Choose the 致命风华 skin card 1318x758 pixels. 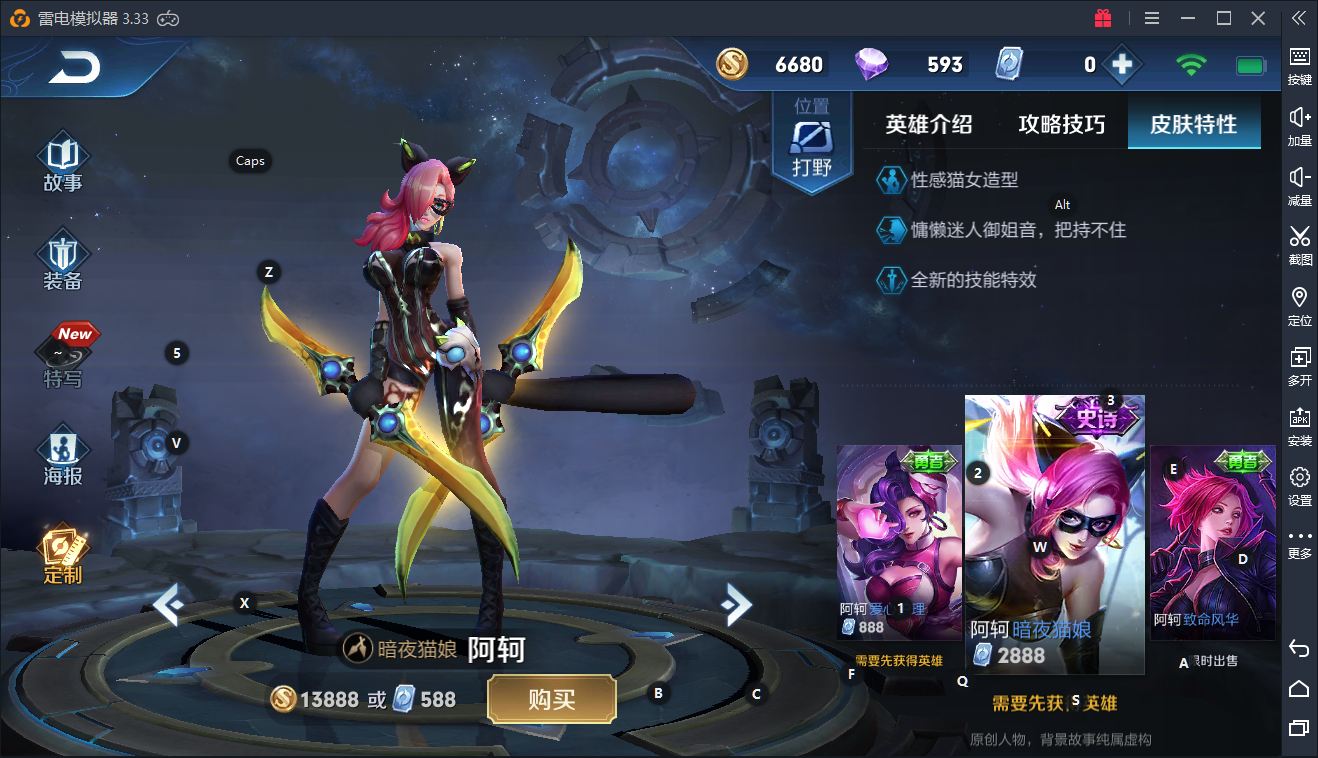[1212, 540]
